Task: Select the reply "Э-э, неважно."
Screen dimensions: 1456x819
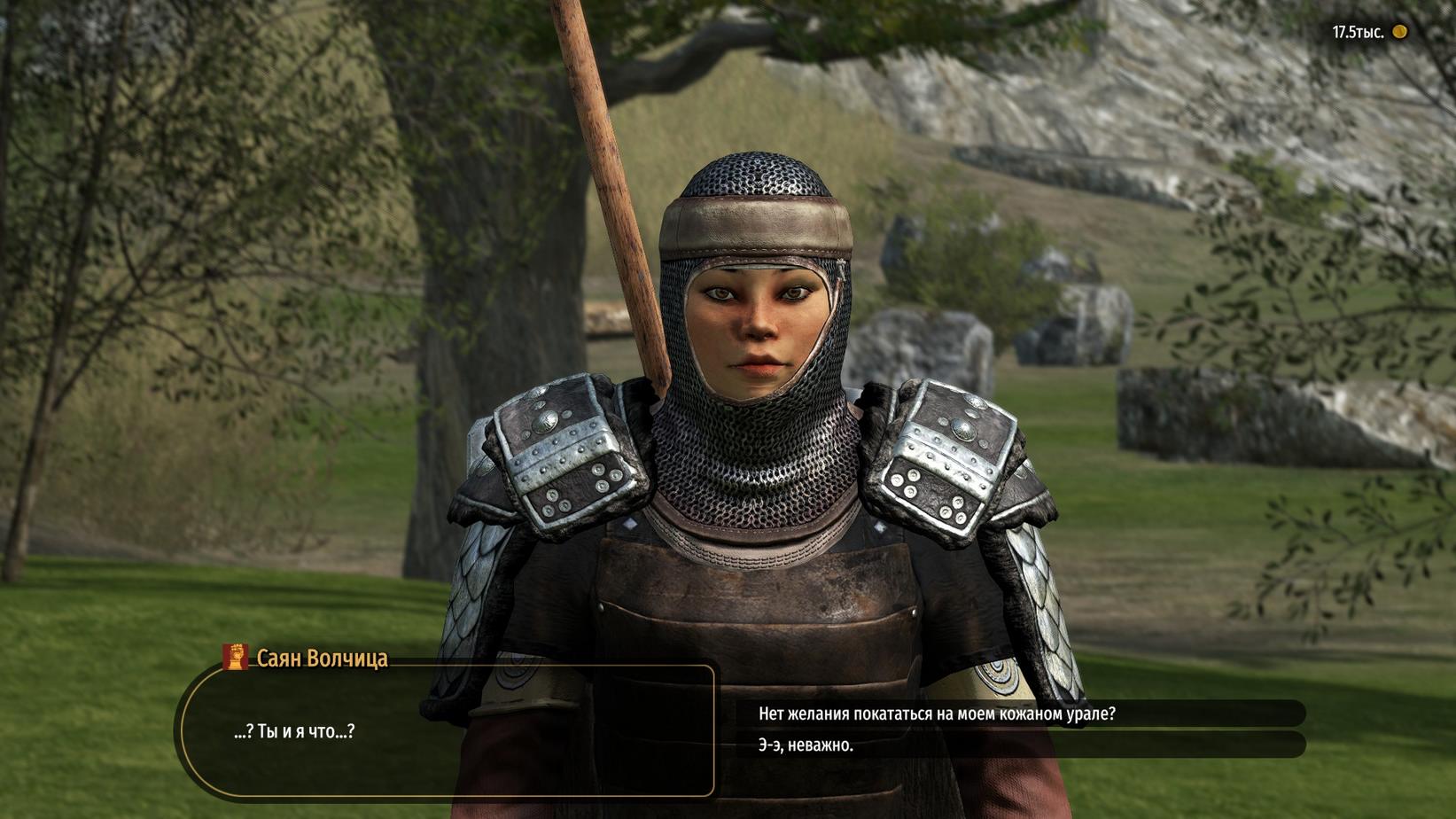Action: pyautogui.click(x=806, y=745)
